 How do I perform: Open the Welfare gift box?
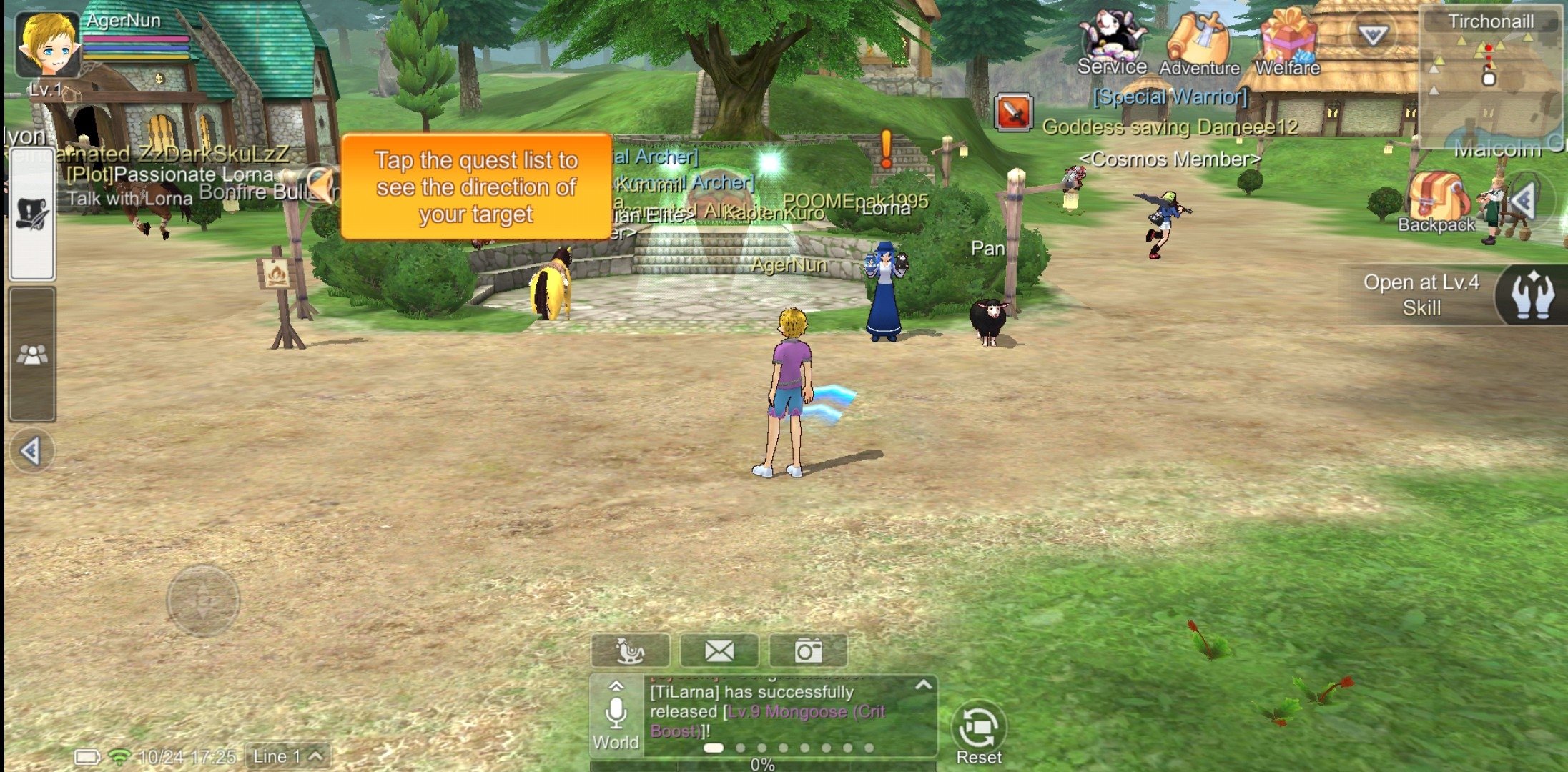click(1287, 43)
